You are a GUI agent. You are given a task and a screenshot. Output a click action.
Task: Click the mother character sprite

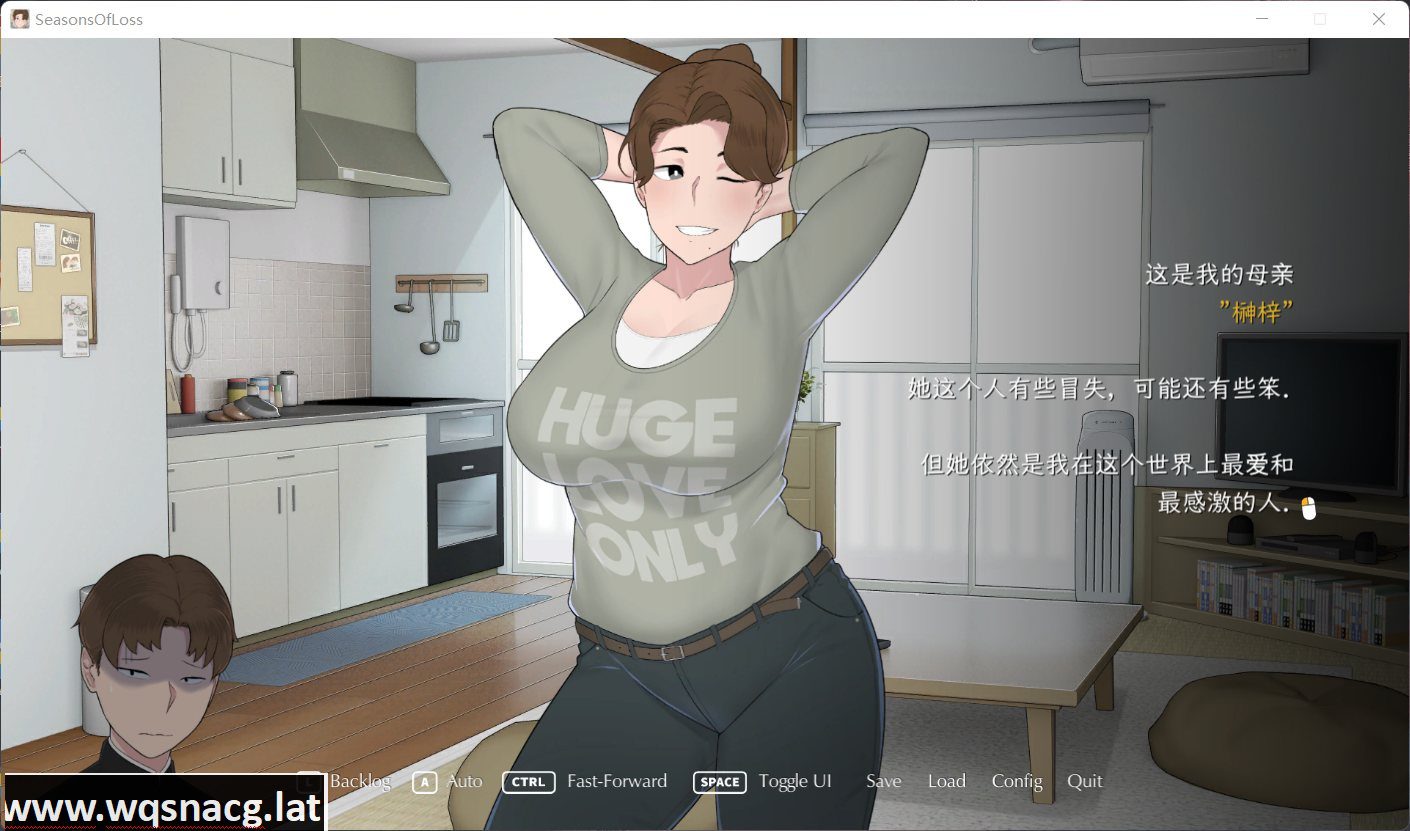tap(700, 400)
